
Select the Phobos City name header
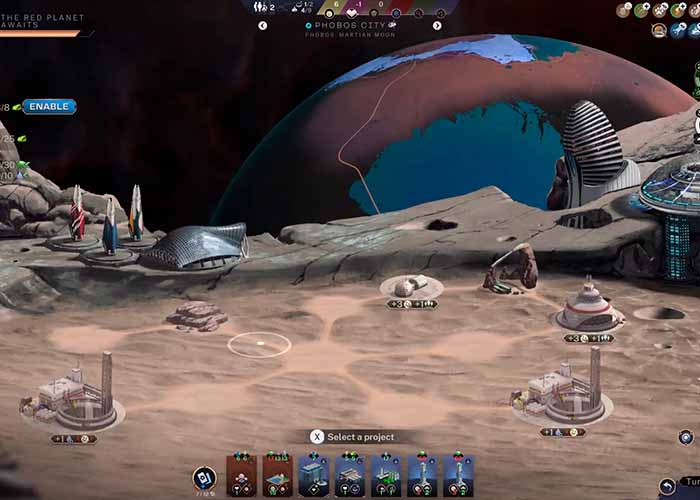point(350,25)
